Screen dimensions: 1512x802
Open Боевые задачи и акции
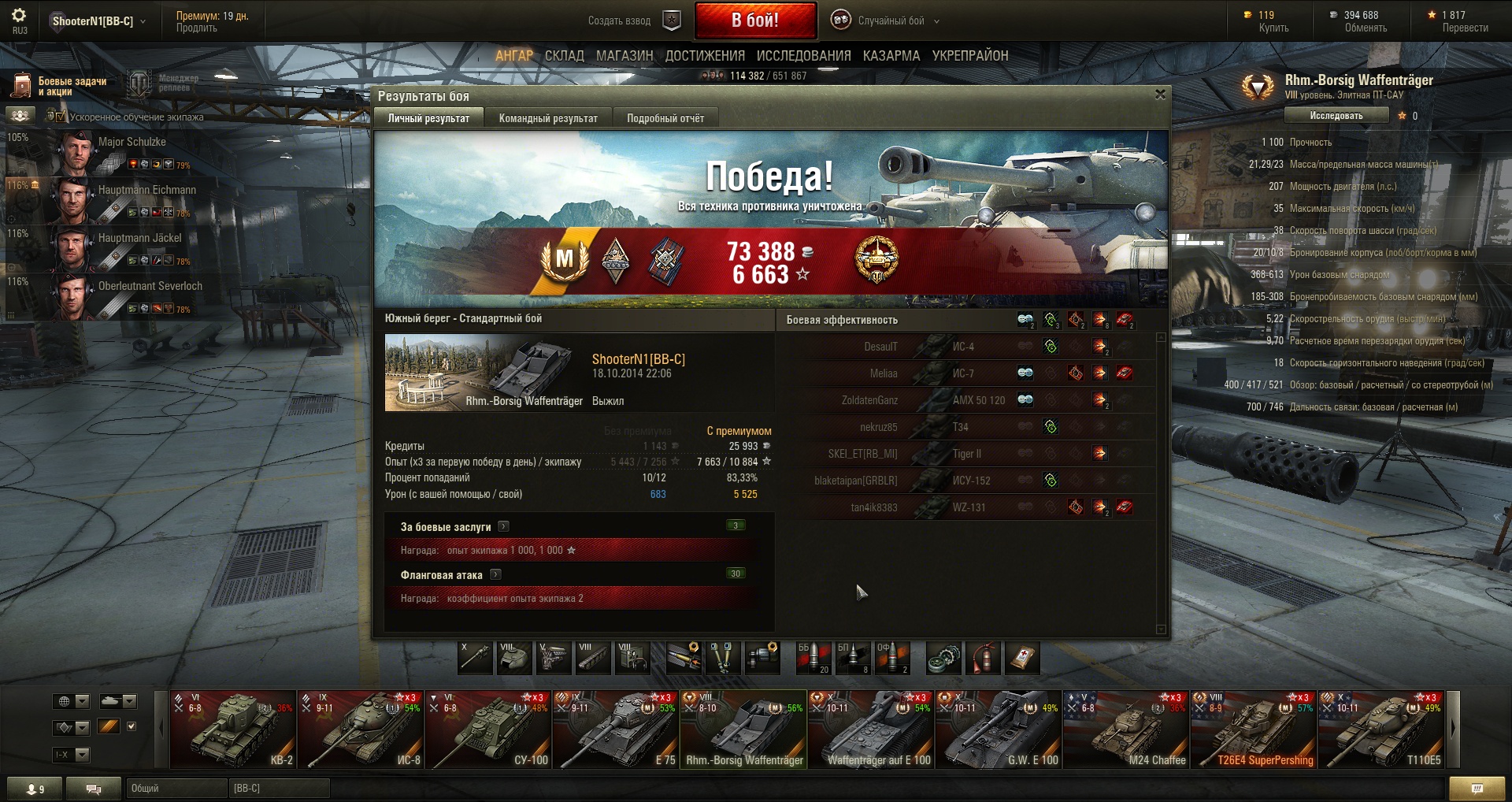coord(59,86)
